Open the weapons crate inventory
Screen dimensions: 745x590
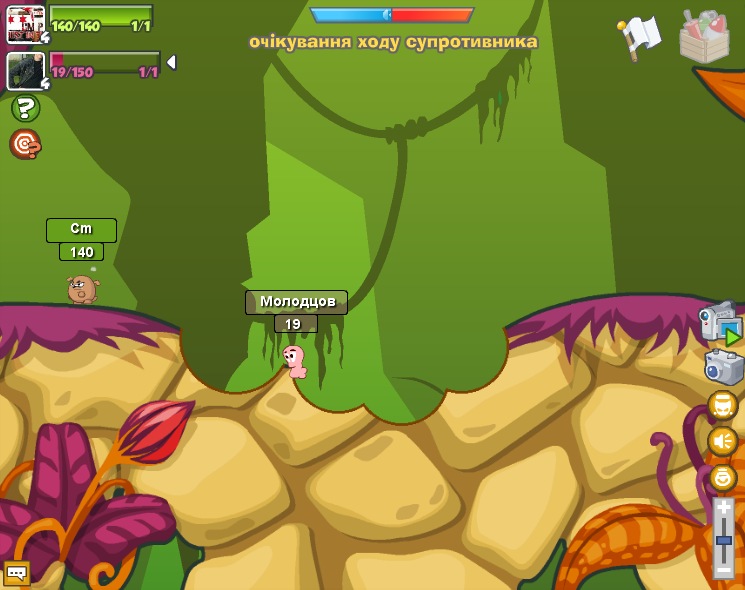pyautogui.click(x=703, y=37)
